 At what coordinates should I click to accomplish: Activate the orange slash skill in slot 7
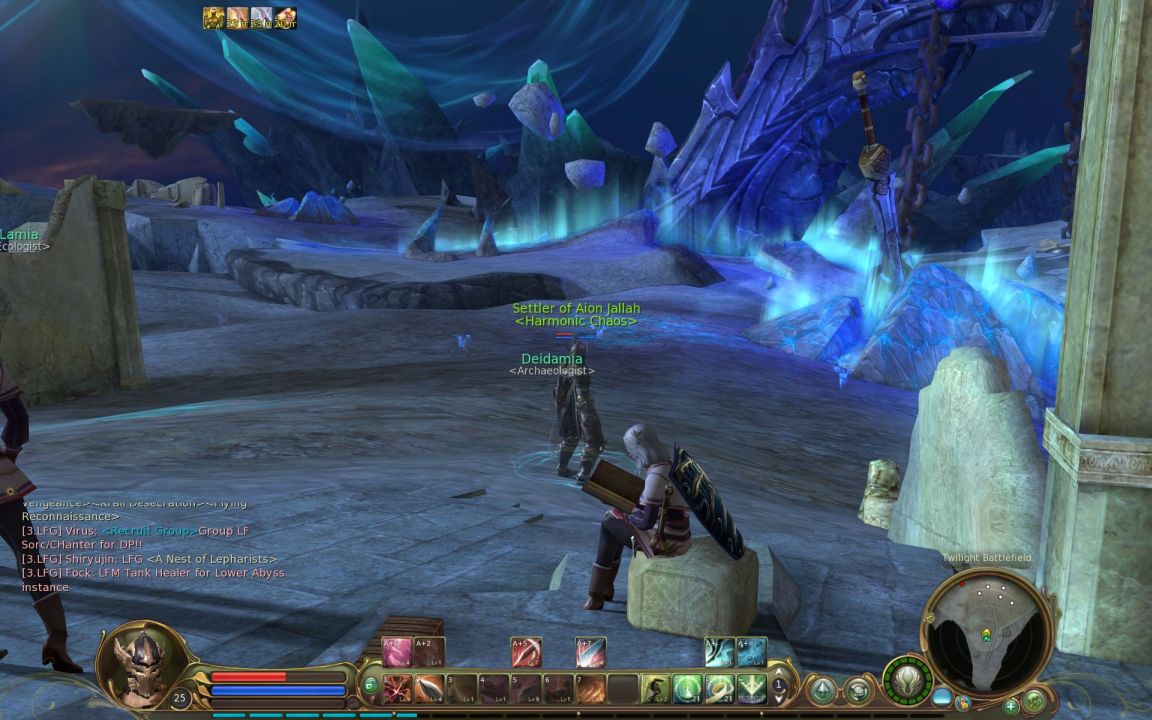pyautogui.click(x=591, y=688)
